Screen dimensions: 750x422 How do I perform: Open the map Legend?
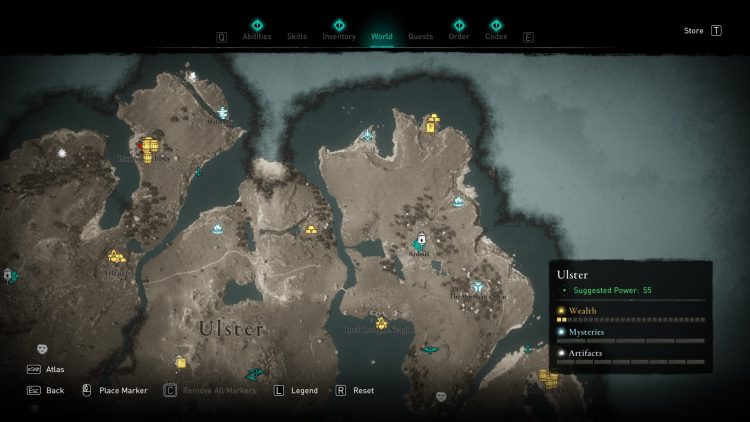pos(304,390)
